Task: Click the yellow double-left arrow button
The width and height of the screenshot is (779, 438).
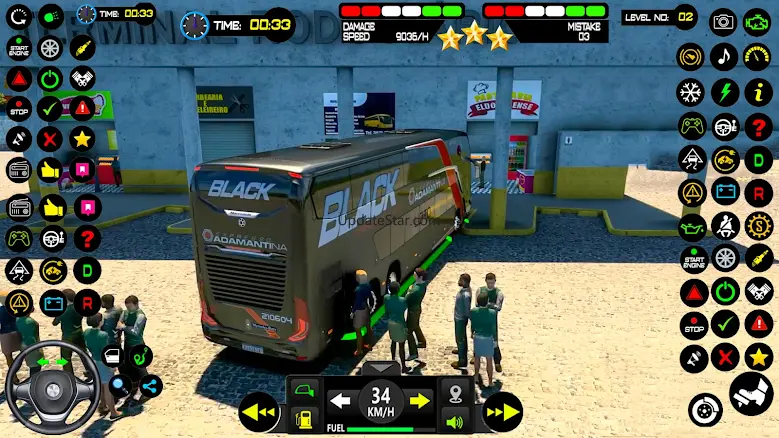Action: tap(258, 411)
